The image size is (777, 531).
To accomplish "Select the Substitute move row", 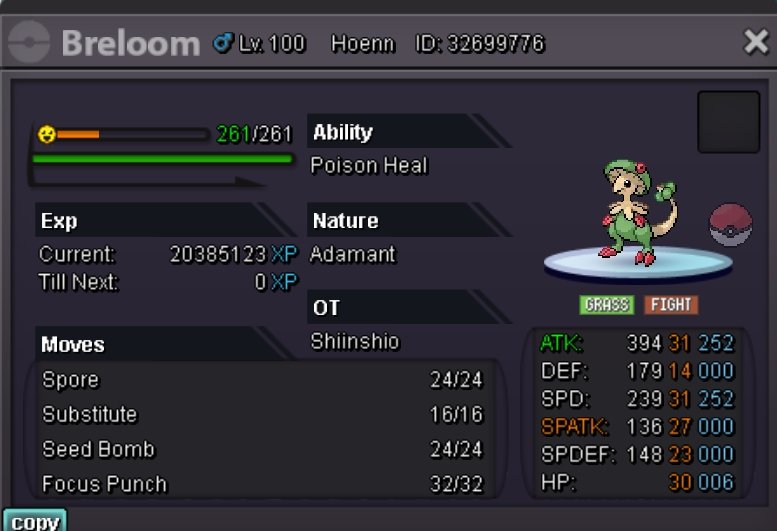I will (x=262, y=415).
